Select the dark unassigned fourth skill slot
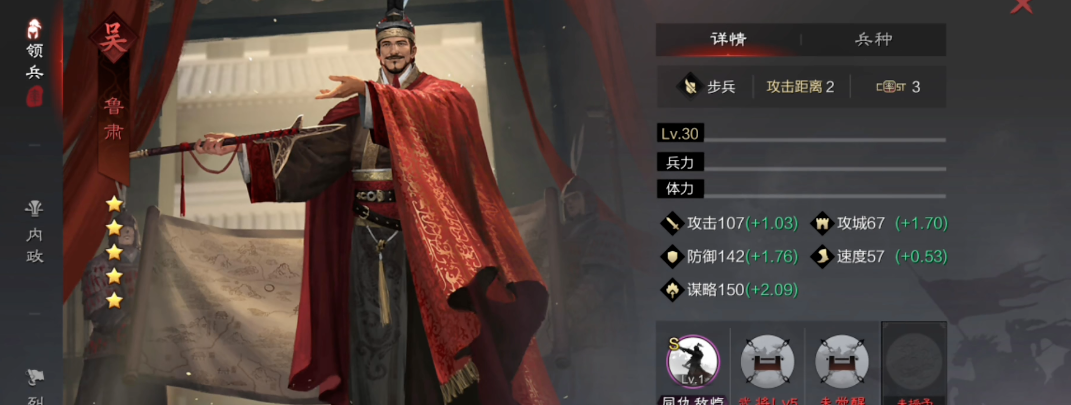The height and width of the screenshot is (405, 1071). click(914, 361)
